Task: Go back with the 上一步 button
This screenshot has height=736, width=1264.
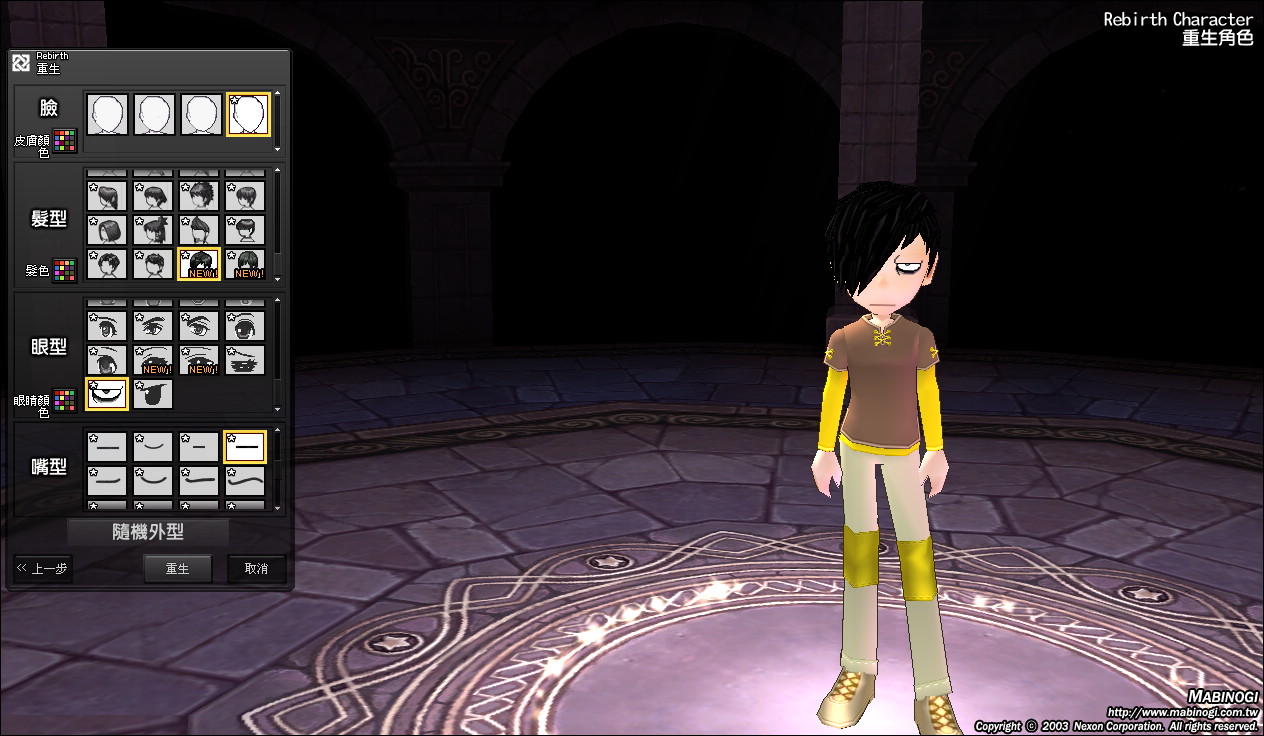Action: click(x=43, y=569)
